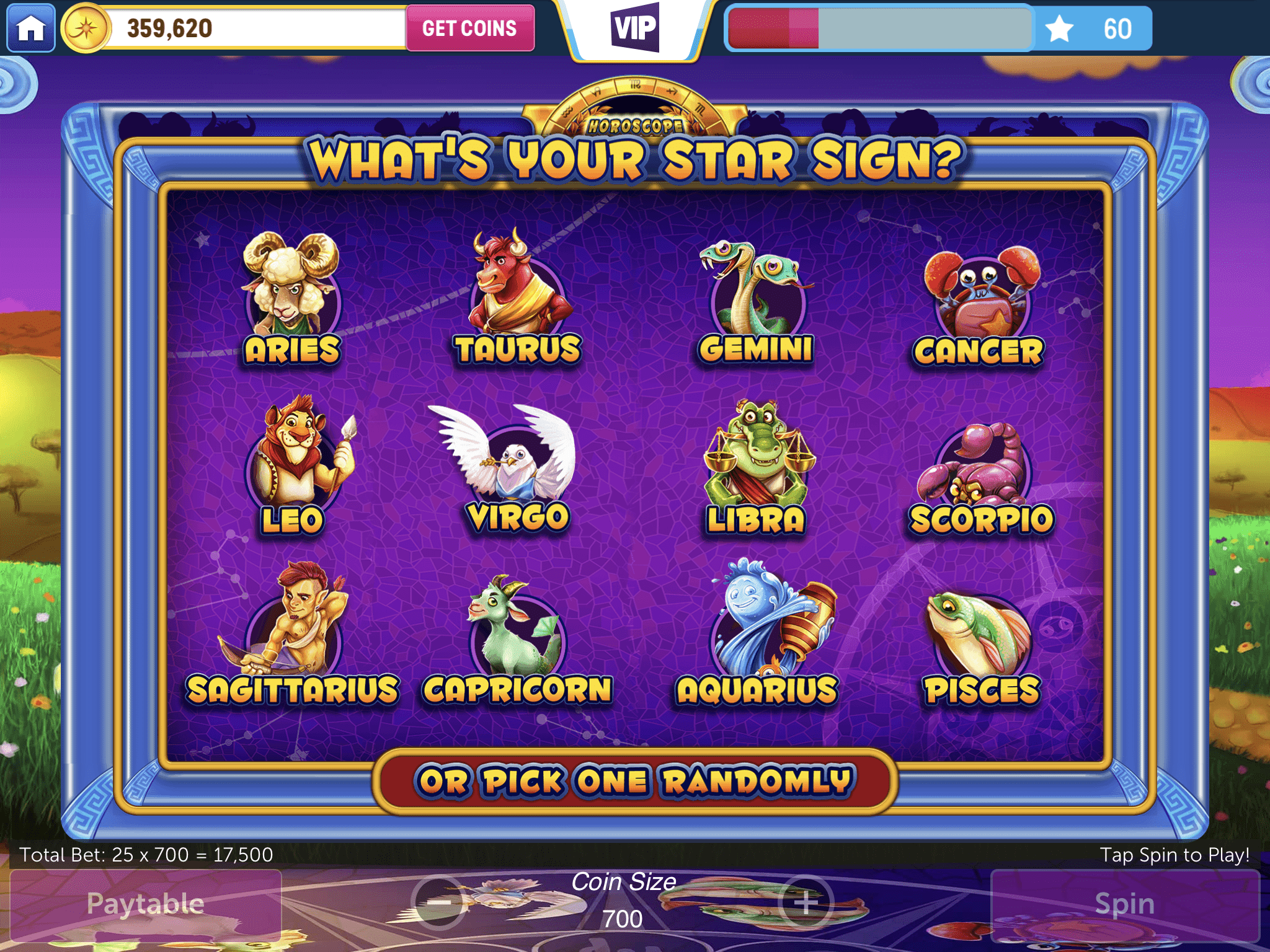Go to the home screen
This screenshot has width=1270, height=952.
pyautogui.click(x=31, y=28)
